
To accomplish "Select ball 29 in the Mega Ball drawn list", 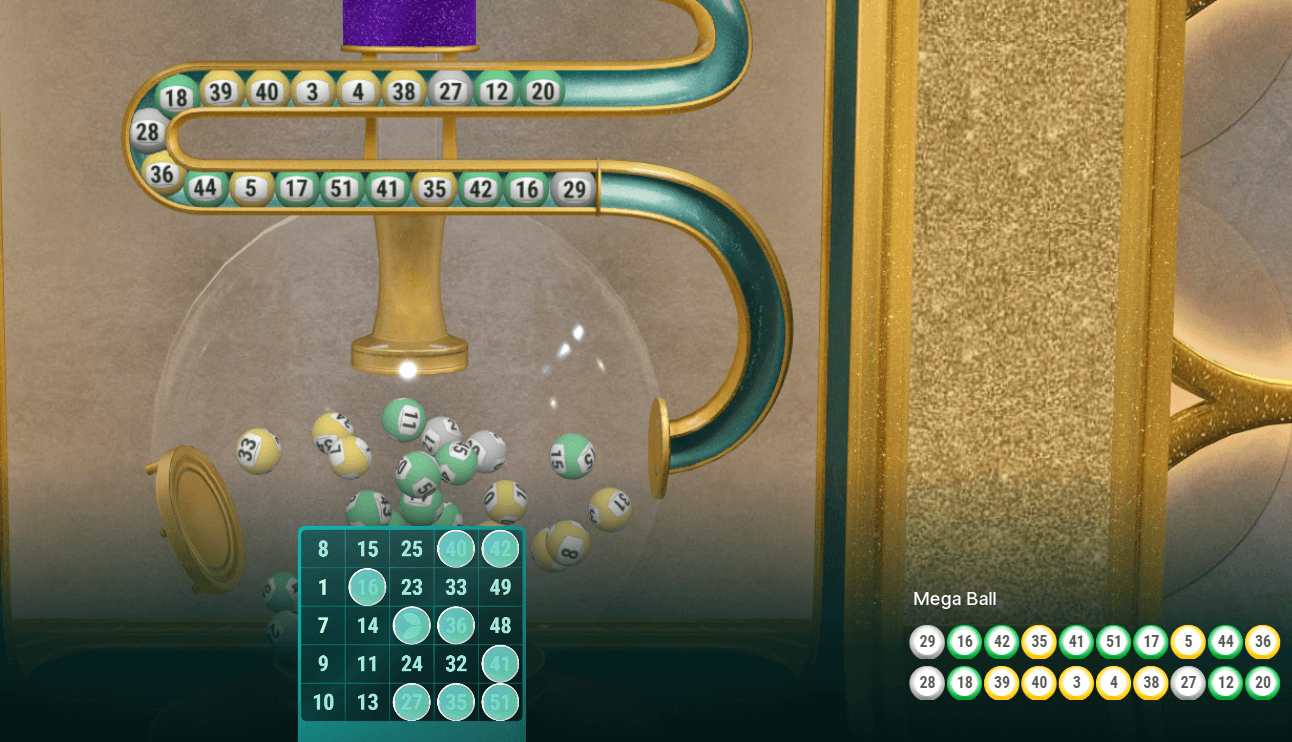I will coord(927,642).
